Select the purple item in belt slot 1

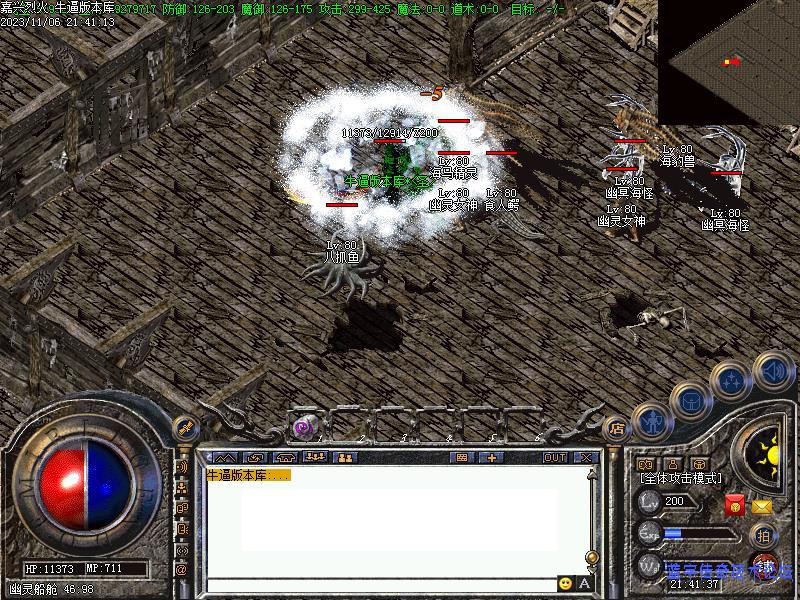[303, 428]
